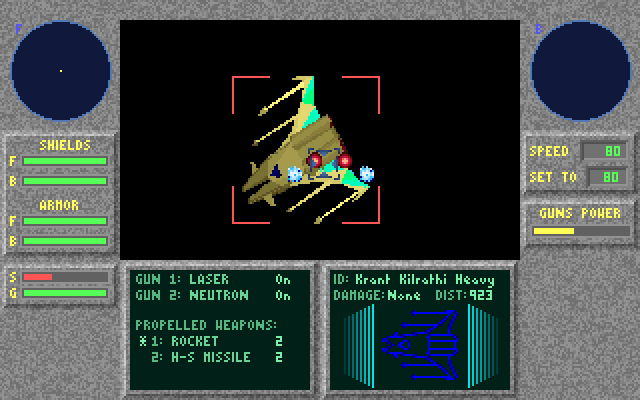Image resolution: width=640 pixels, height=400 pixels.
Task: Toggle Gun 1 Laser
Action: [x=212, y=280]
